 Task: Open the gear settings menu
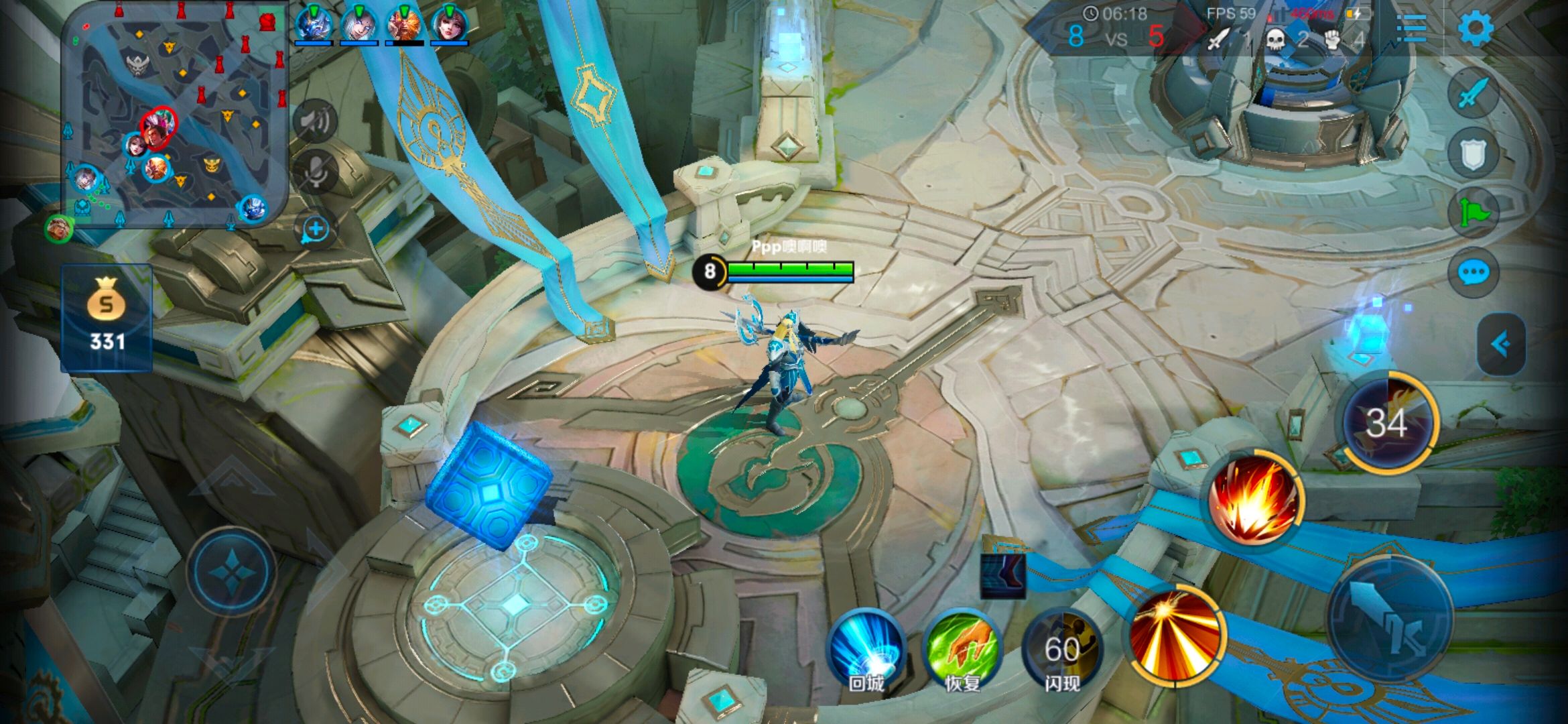tap(1476, 28)
